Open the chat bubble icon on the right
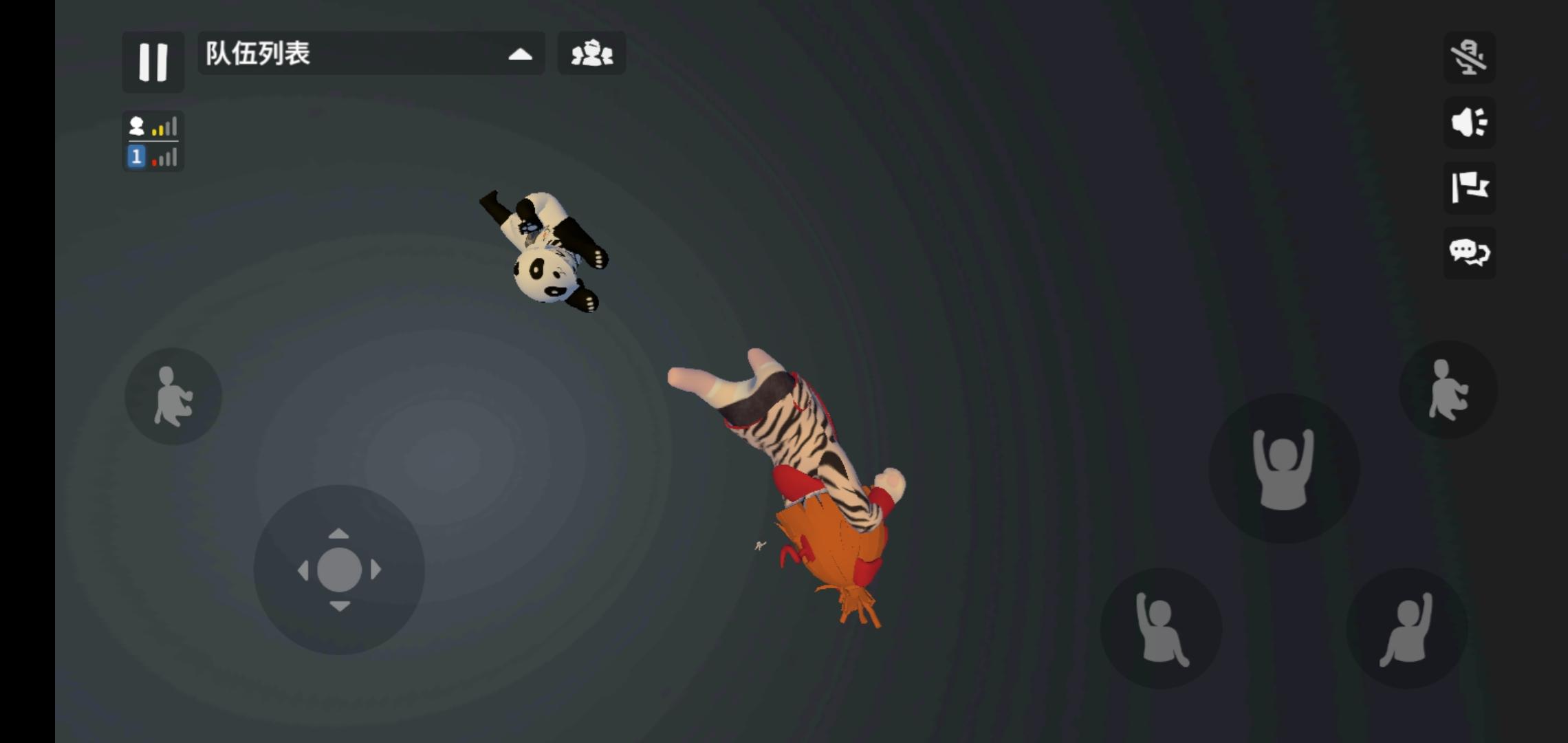Image resolution: width=1568 pixels, height=743 pixels. click(1469, 253)
